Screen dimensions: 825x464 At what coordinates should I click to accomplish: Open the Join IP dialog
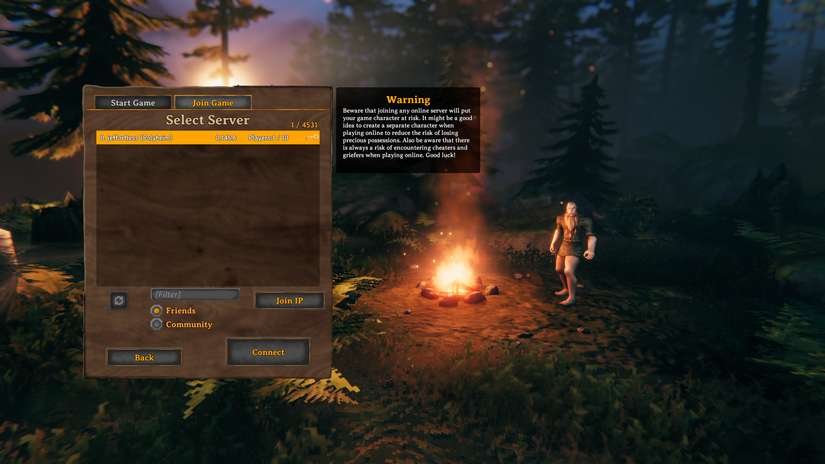coord(289,300)
